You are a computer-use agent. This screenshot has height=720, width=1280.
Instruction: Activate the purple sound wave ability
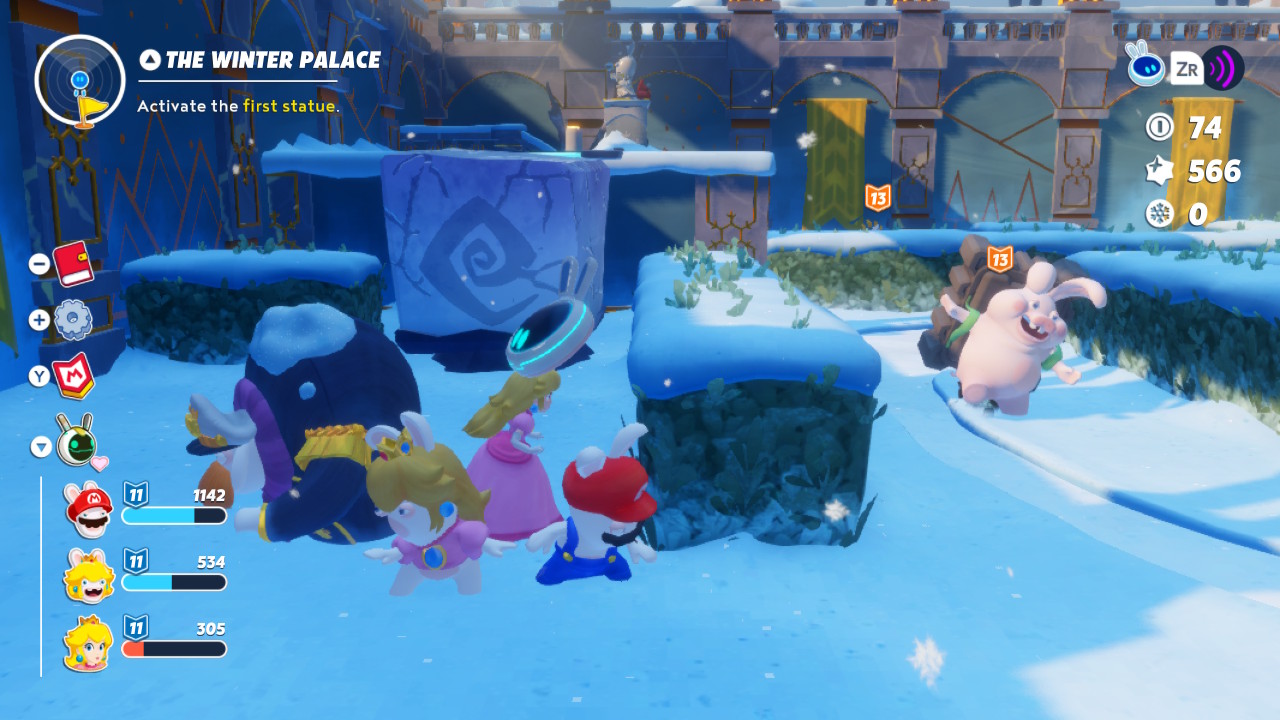(x=1222, y=69)
